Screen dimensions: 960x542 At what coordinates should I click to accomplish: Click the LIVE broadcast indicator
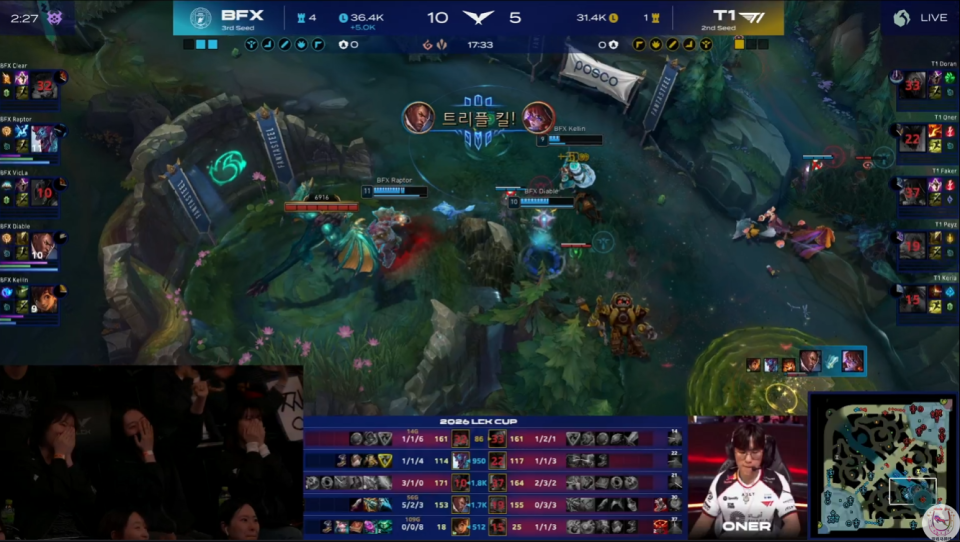(920, 17)
